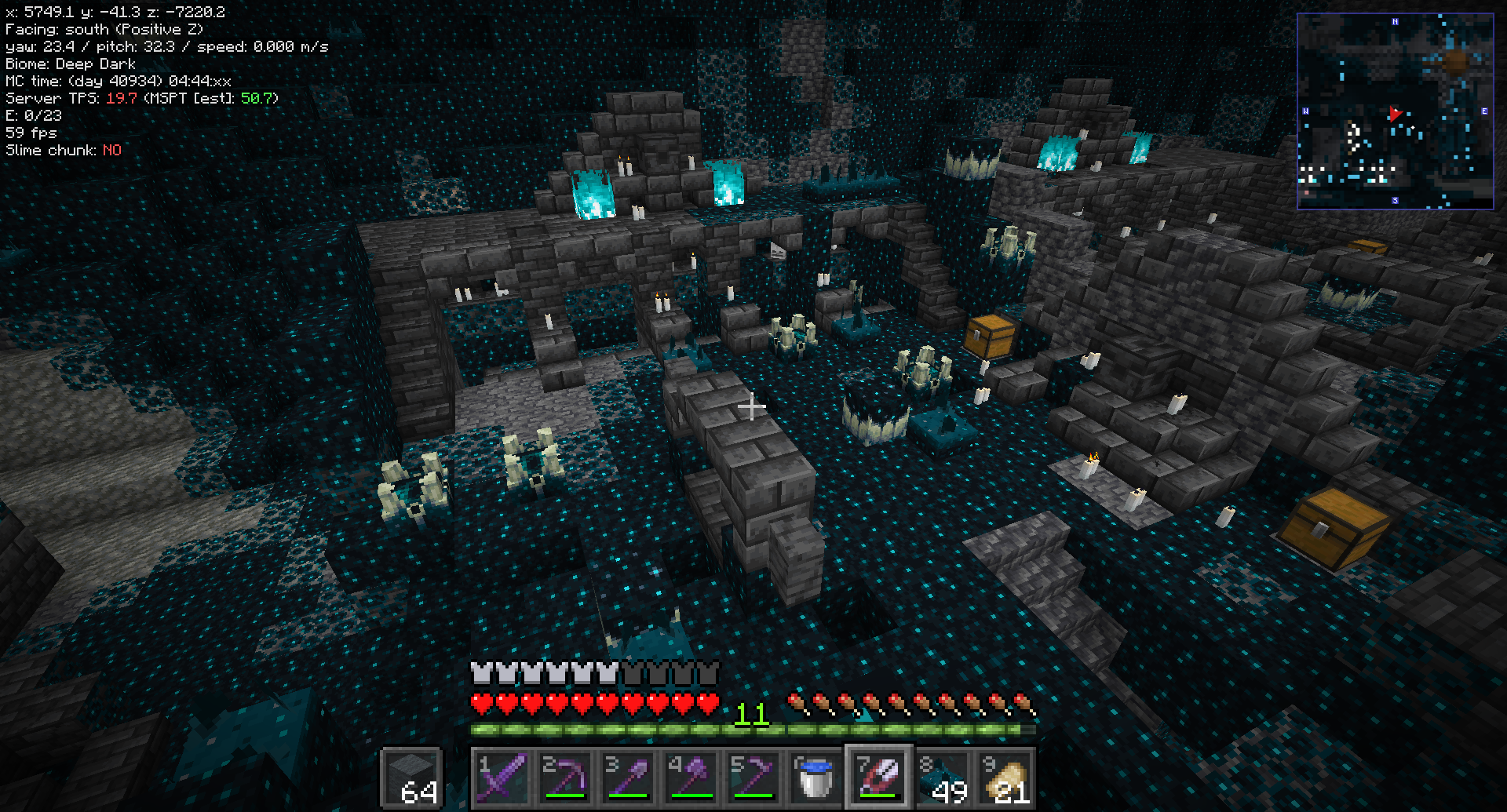
Task: Click the off-hand stone block stack of 64
Action: [412, 777]
